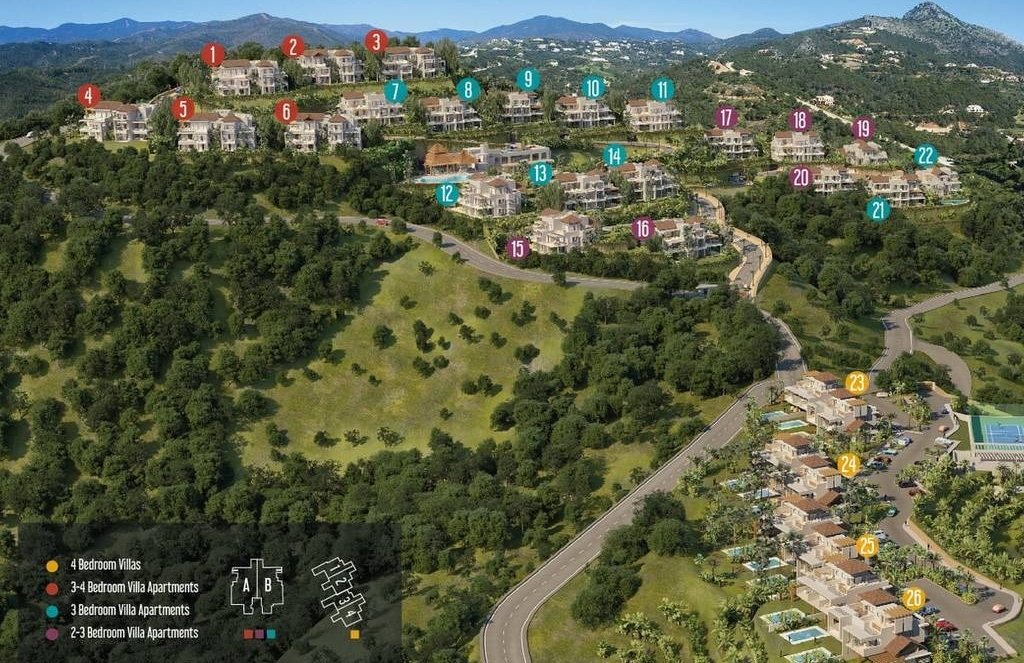
Task: Select red marker number 6
Action: click(286, 111)
